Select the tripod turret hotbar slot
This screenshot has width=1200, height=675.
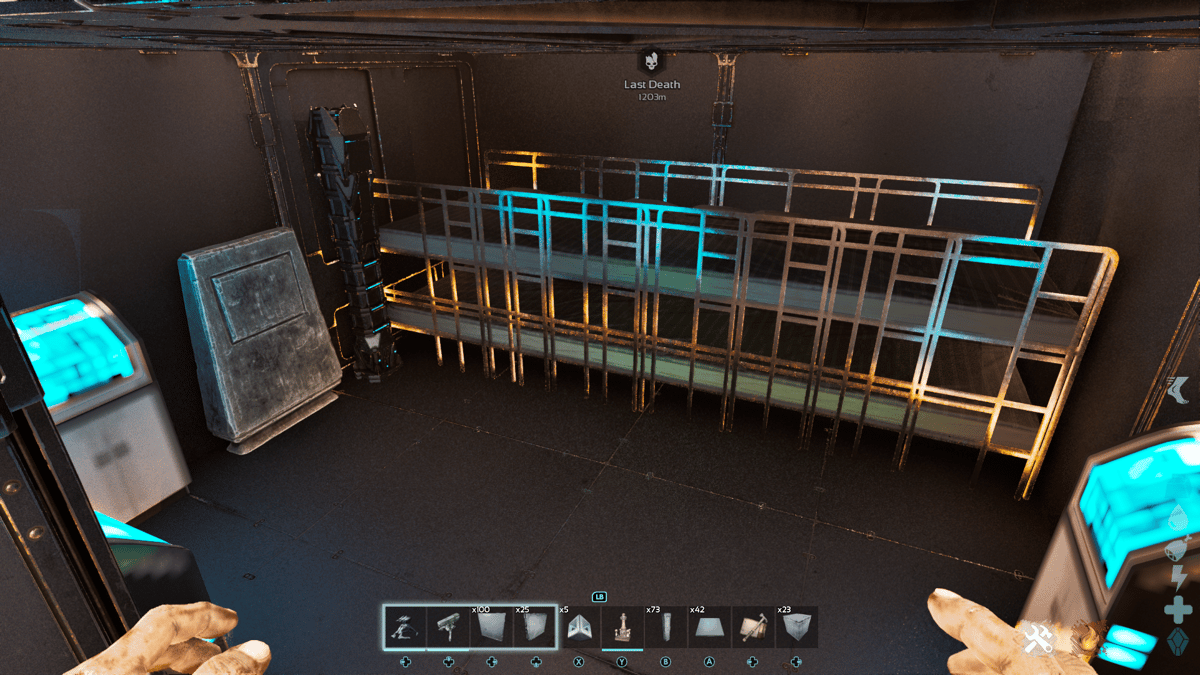click(405, 628)
